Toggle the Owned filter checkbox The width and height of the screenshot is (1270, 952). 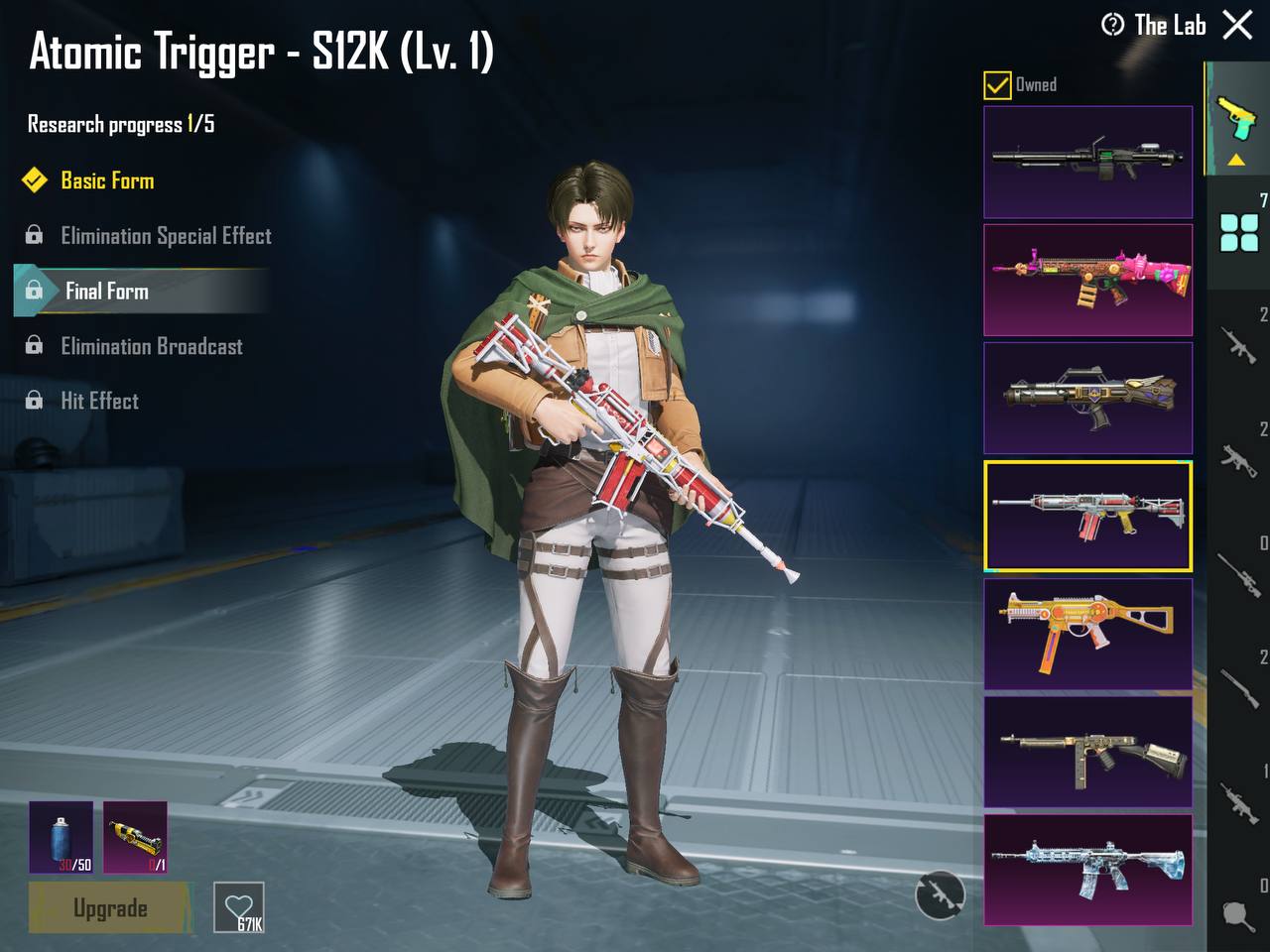[x=997, y=85]
